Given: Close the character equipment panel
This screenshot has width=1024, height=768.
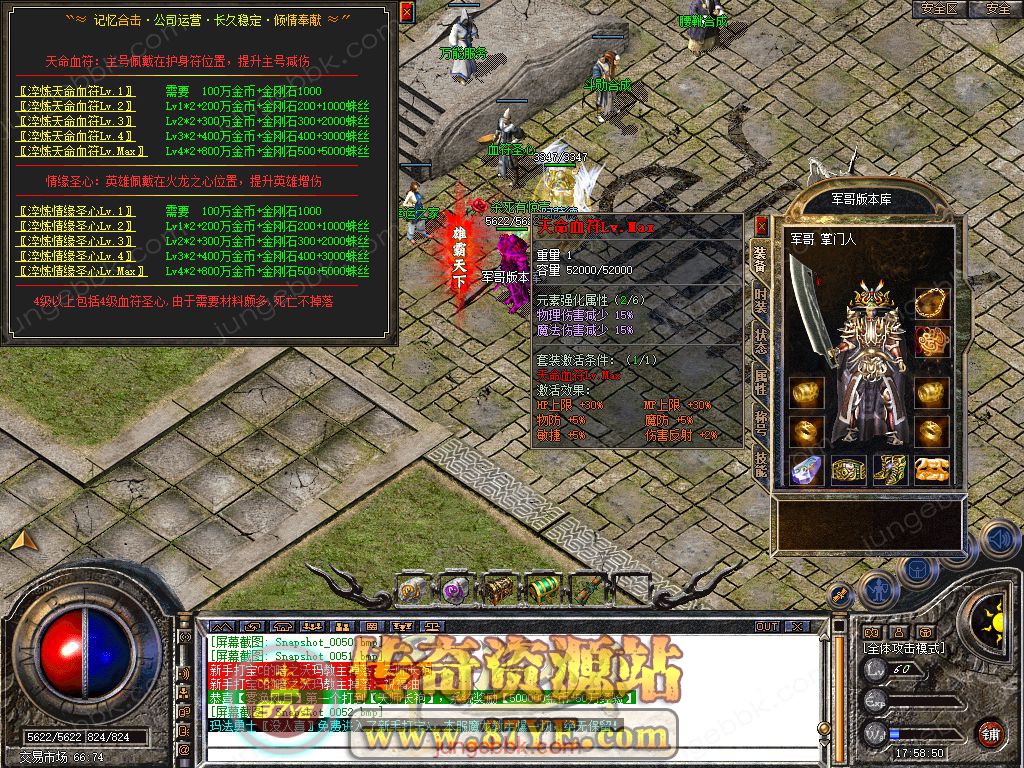Looking at the screenshot, I should coord(761,225).
